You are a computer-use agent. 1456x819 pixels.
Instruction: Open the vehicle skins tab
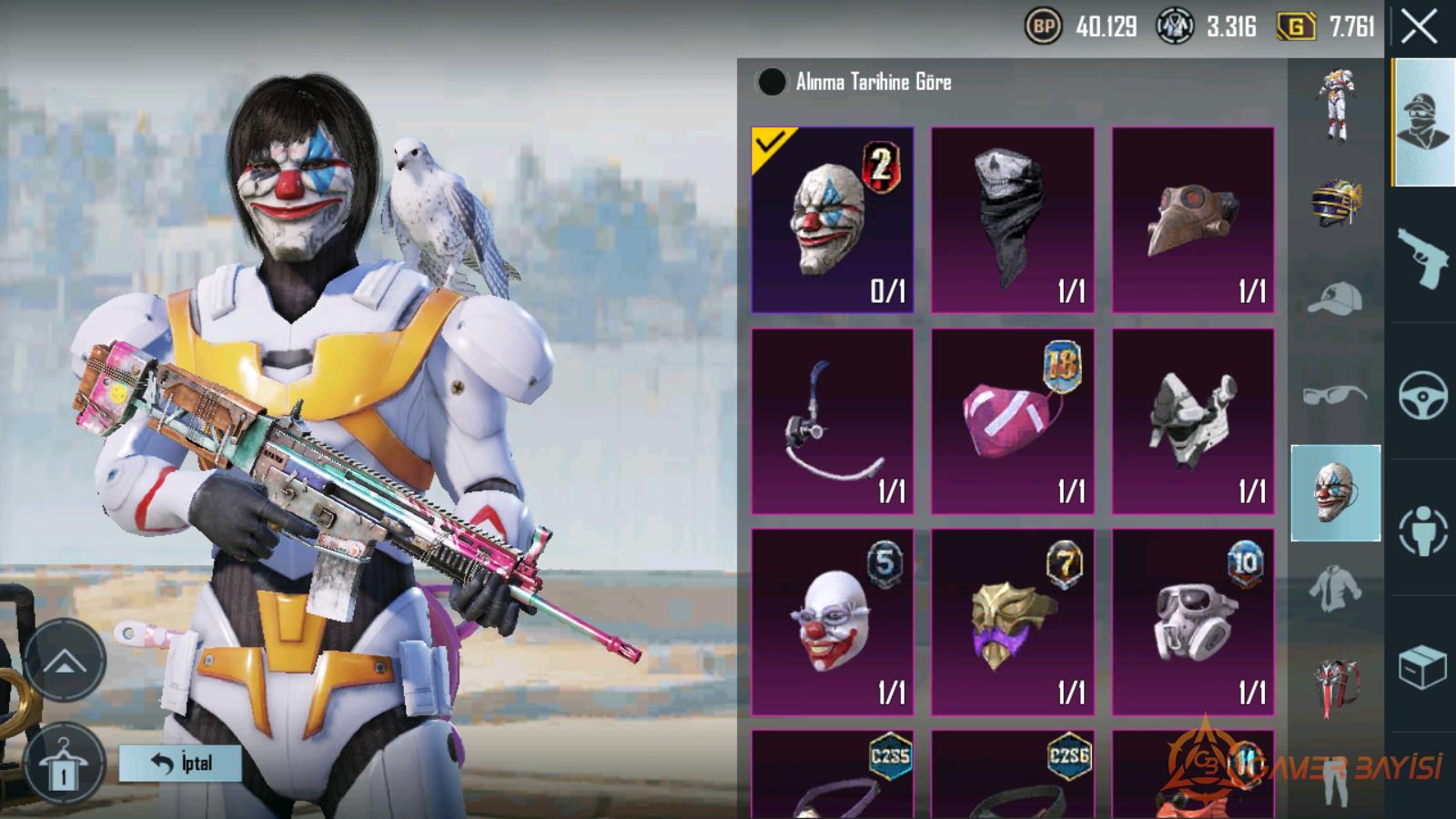tap(1422, 394)
